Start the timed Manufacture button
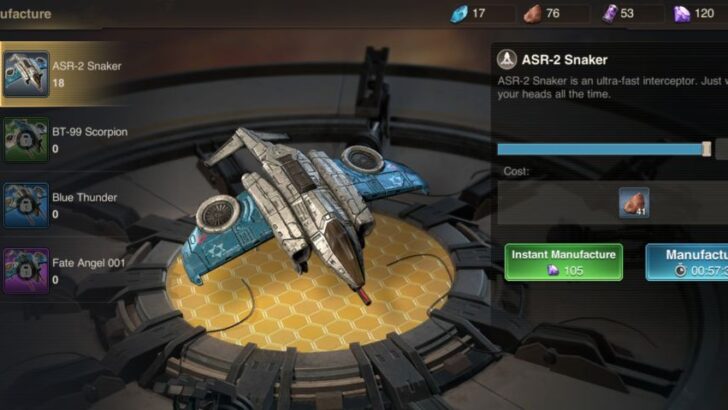Image resolution: width=728 pixels, height=410 pixels. click(688, 262)
